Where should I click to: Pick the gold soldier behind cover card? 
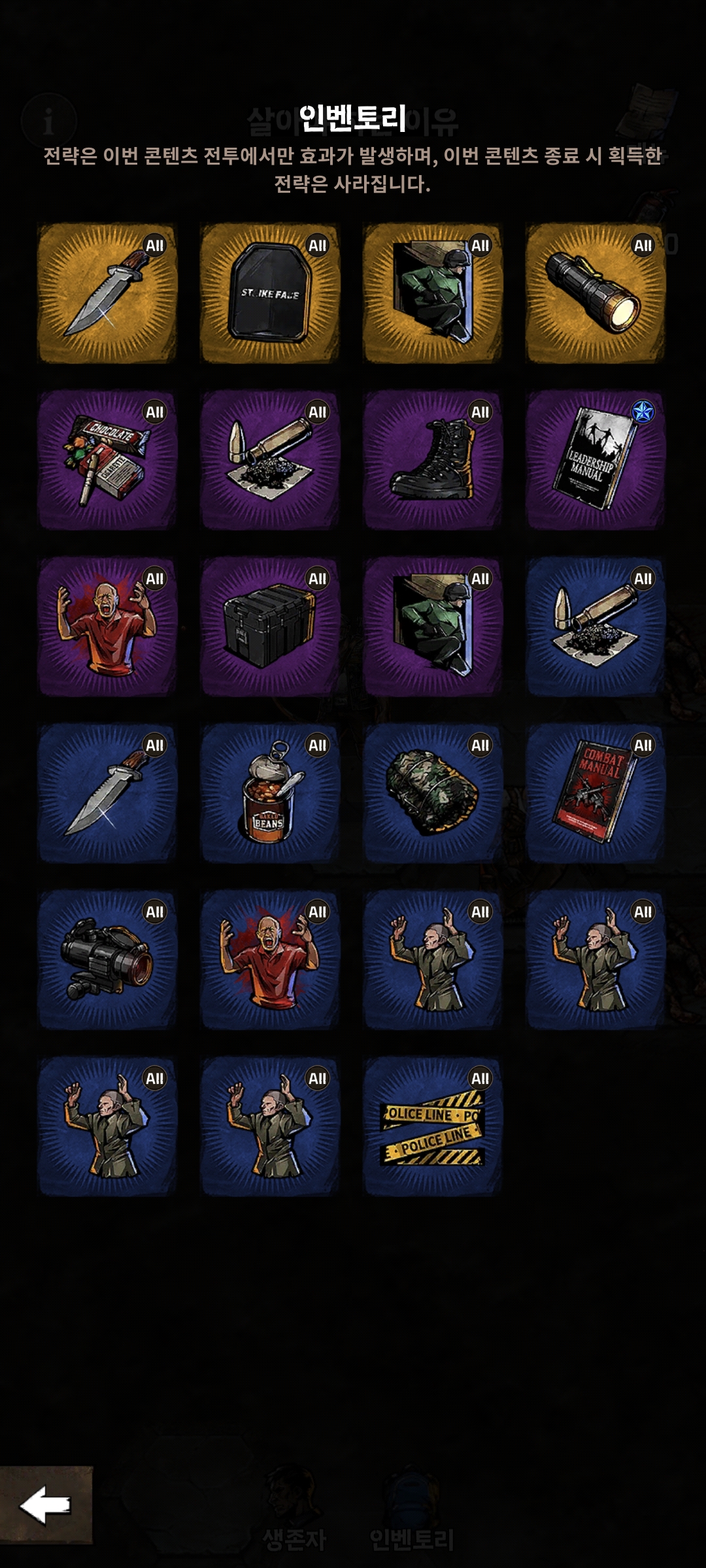[x=433, y=293]
